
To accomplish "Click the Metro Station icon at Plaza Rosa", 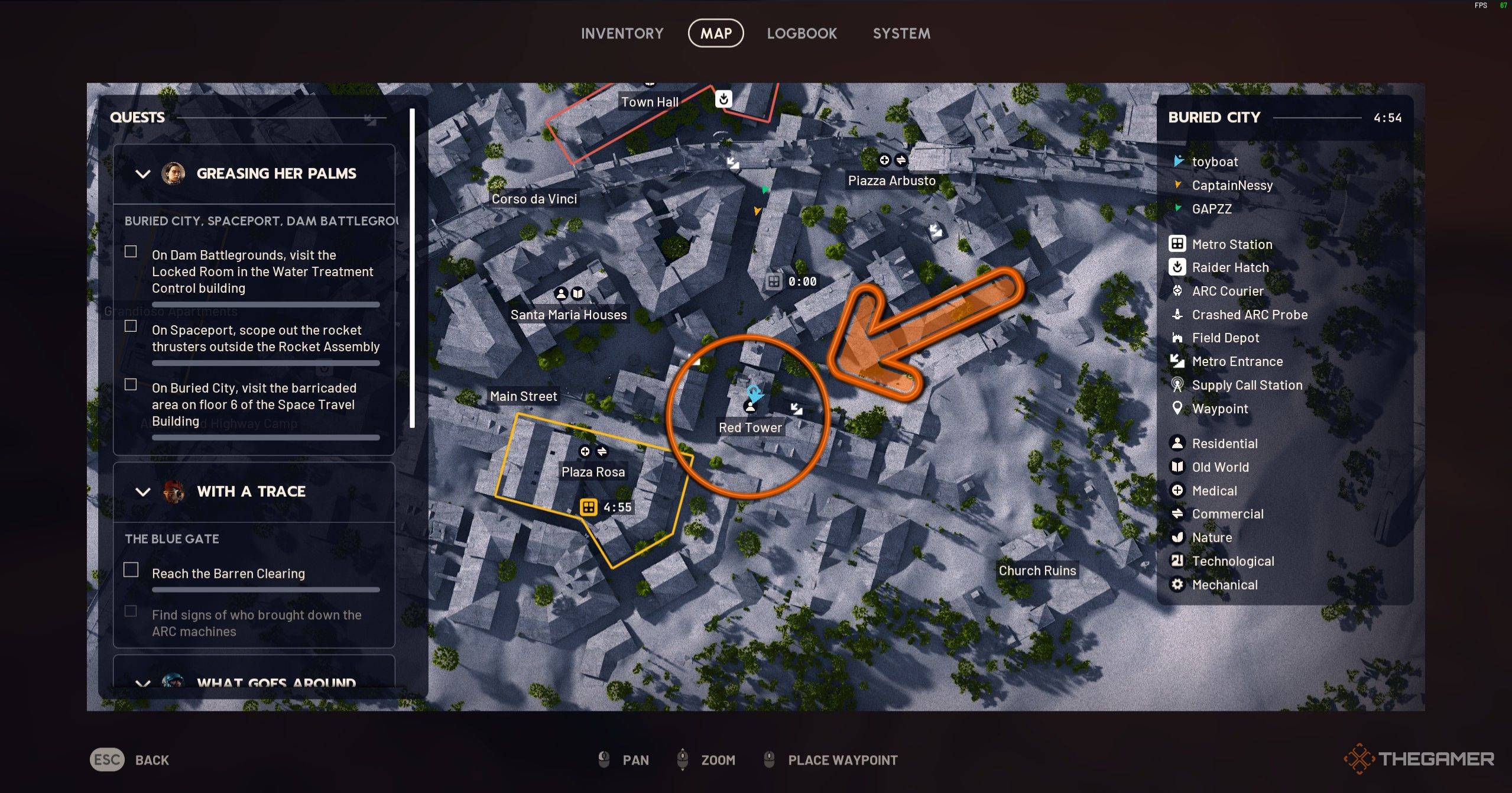I will pos(588,507).
